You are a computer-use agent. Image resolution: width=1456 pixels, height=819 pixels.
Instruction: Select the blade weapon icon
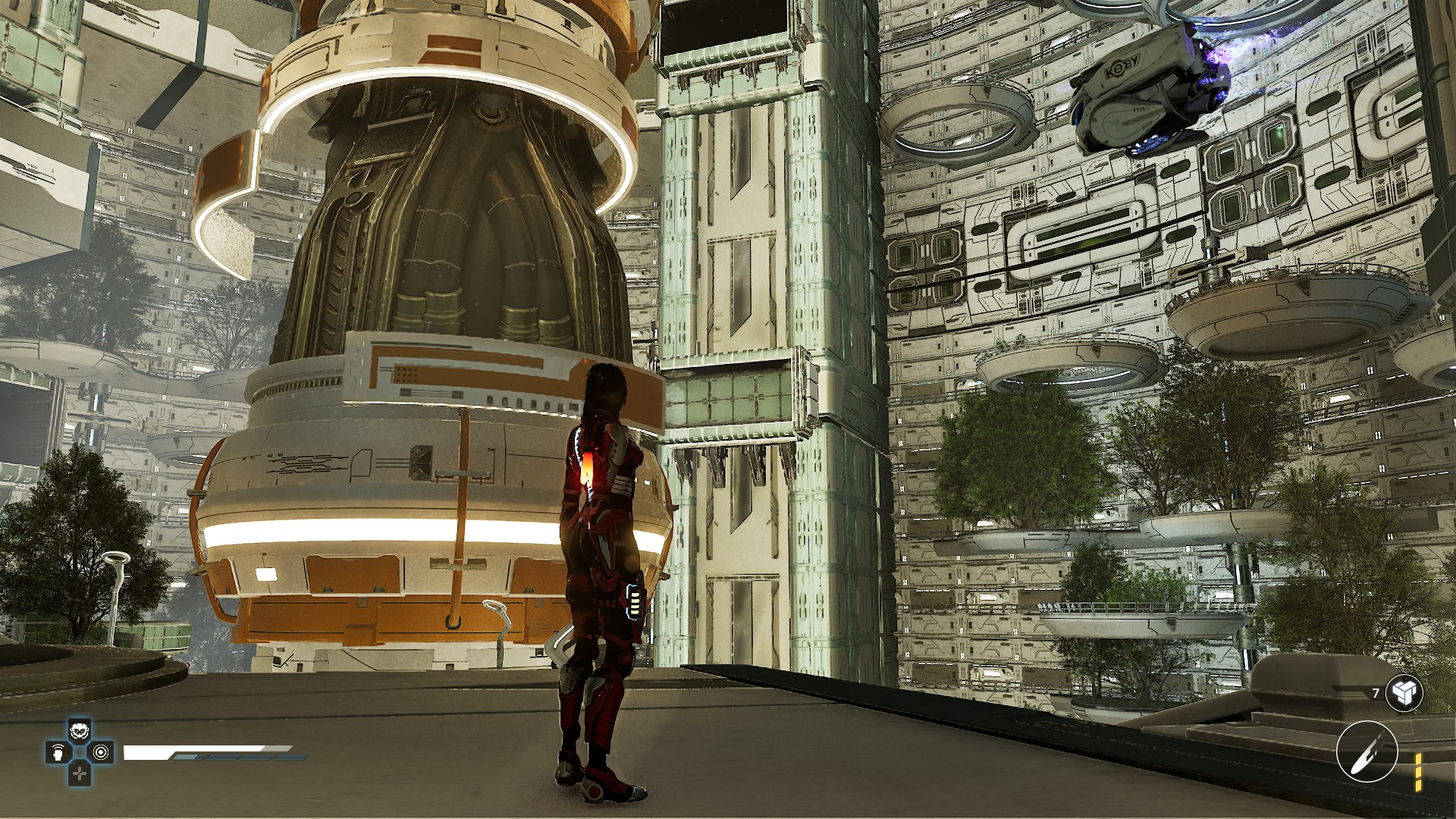1367,751
